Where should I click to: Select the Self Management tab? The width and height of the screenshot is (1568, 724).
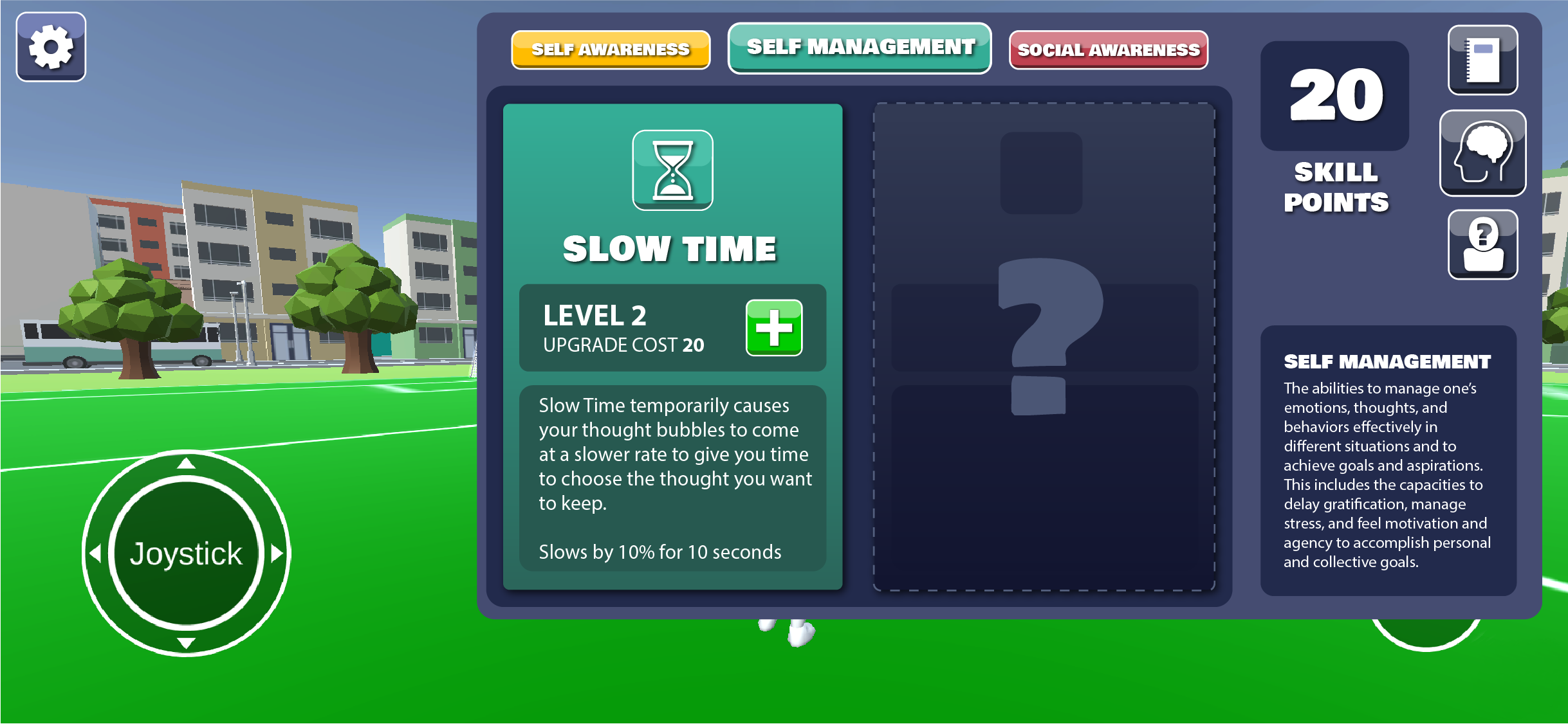[860, 48]
